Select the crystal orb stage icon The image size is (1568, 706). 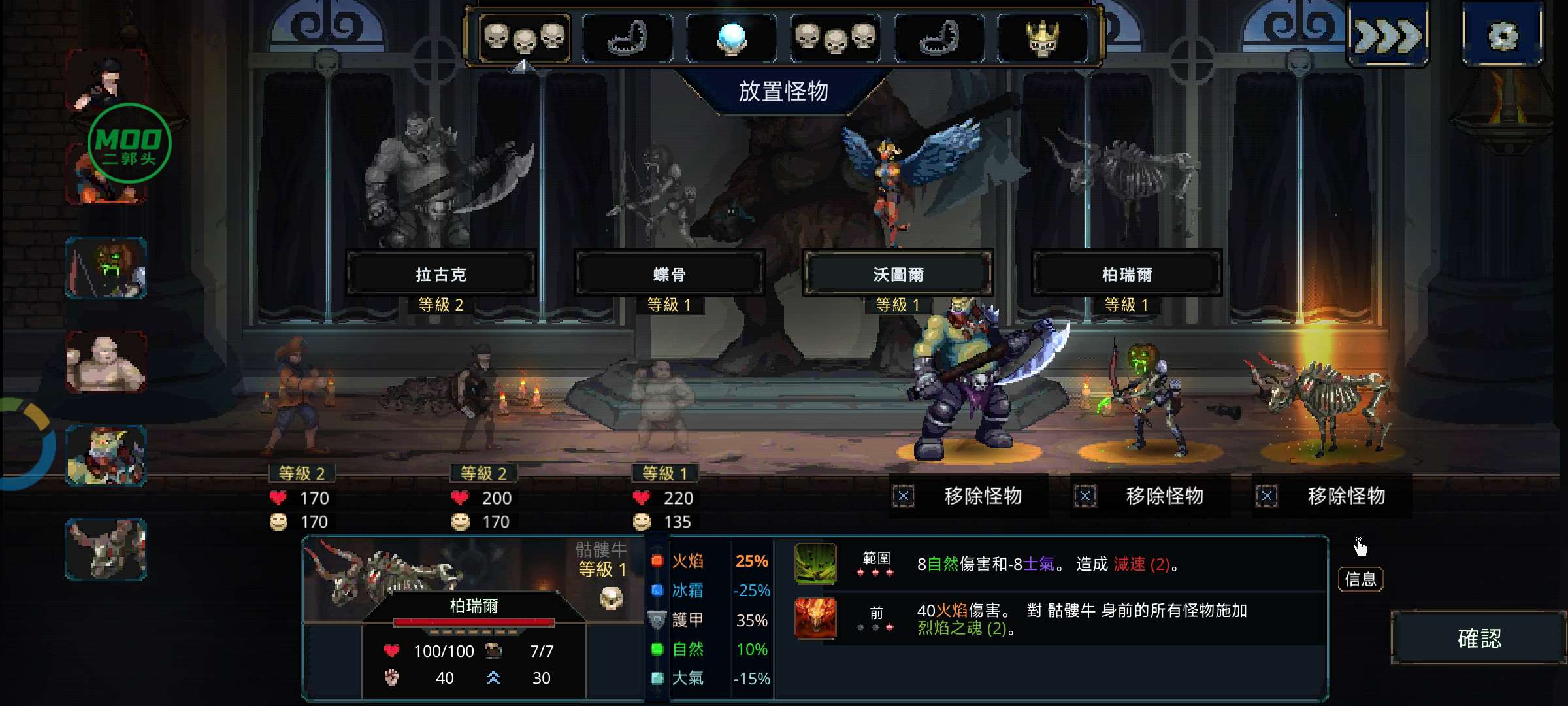coord(731,38)
